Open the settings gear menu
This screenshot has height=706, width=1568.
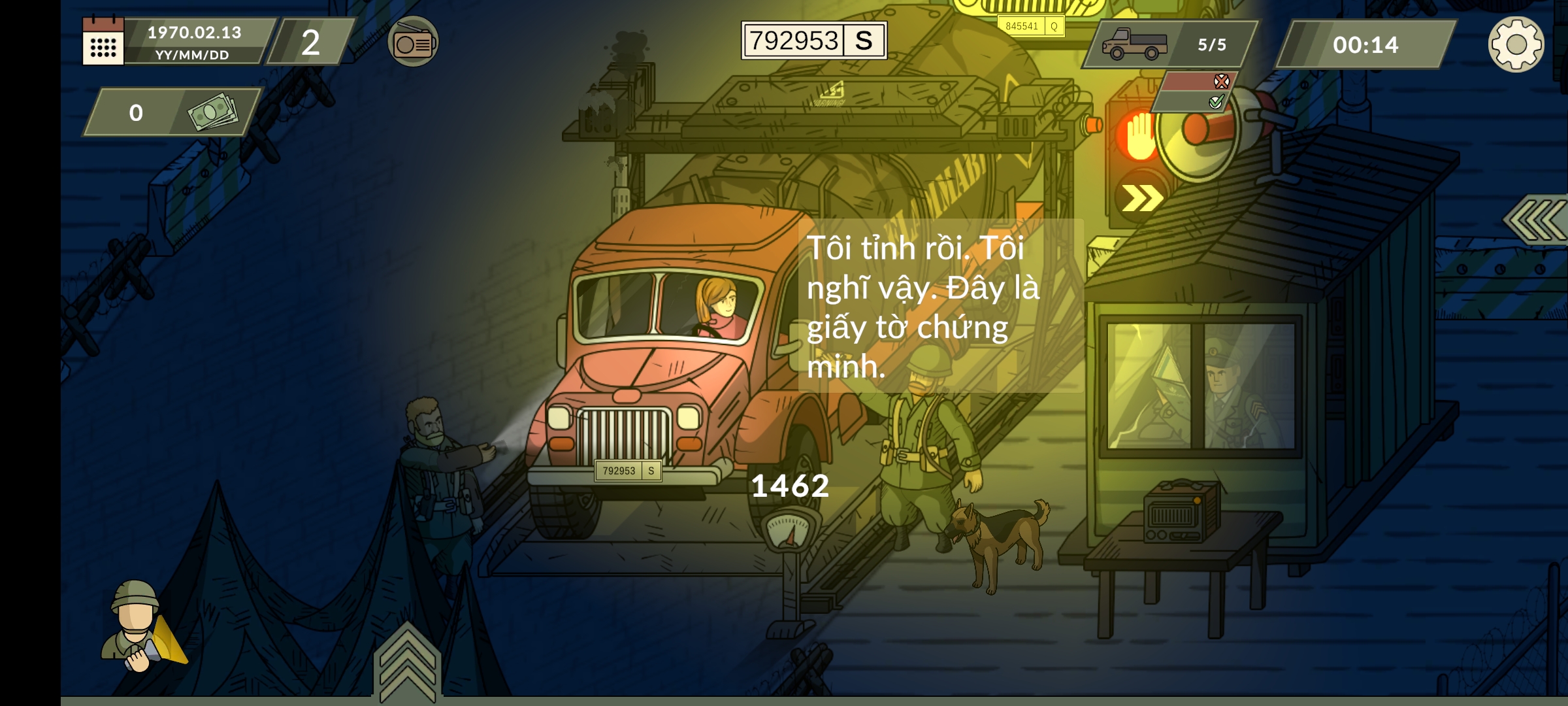pyautogui.click(x=1516, y=44)
